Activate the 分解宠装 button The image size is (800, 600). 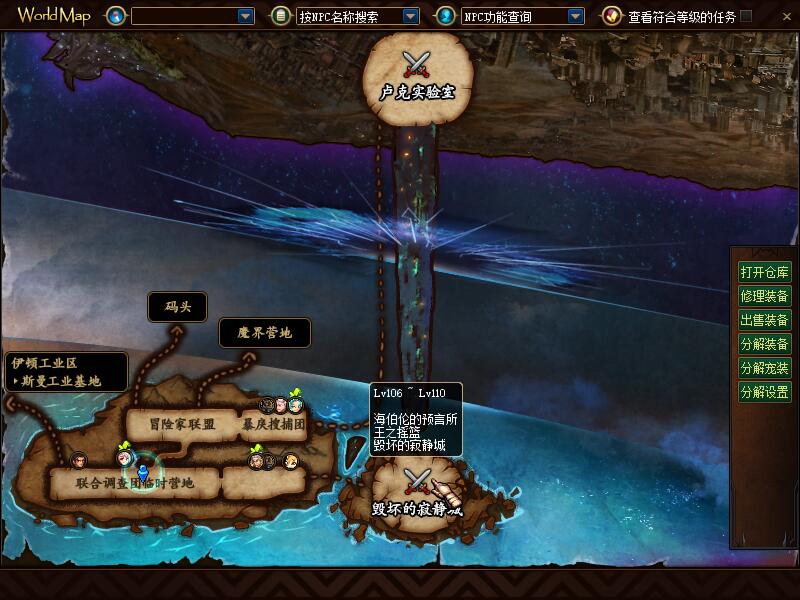pos(764,368)
